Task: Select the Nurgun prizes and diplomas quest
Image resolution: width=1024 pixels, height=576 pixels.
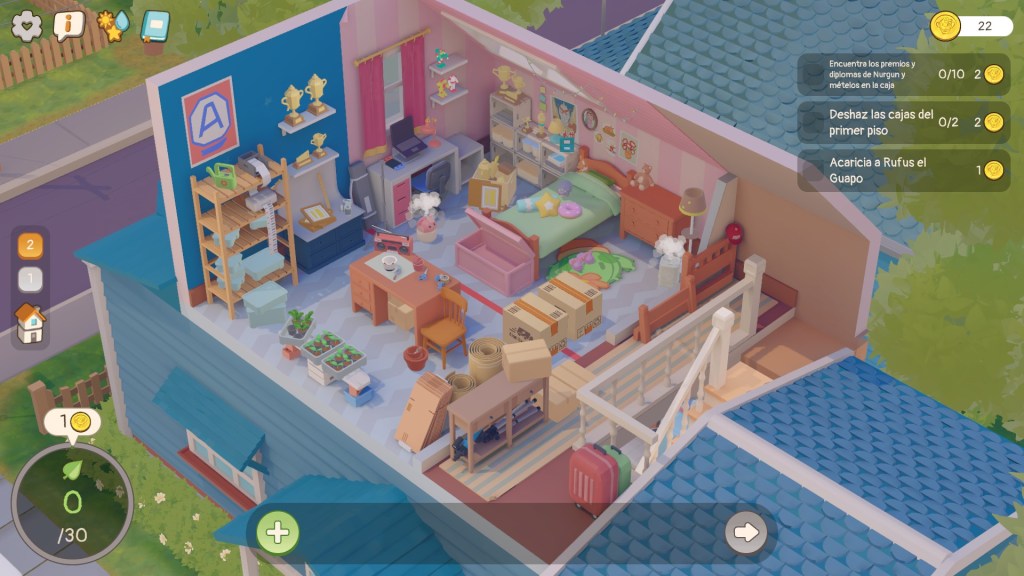Action: [x=903, y=74]
